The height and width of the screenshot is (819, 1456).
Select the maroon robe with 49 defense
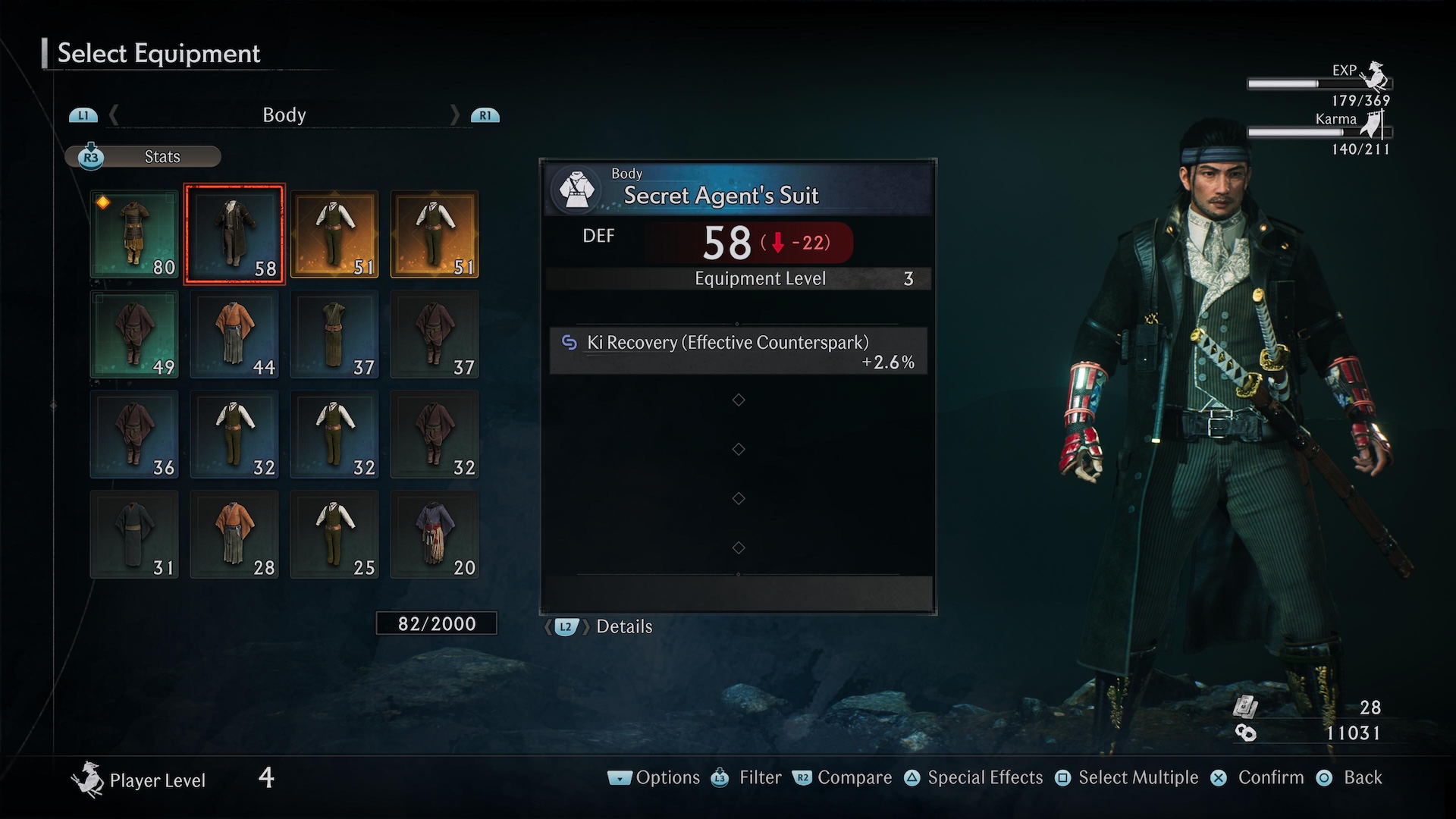click(134, 334)
